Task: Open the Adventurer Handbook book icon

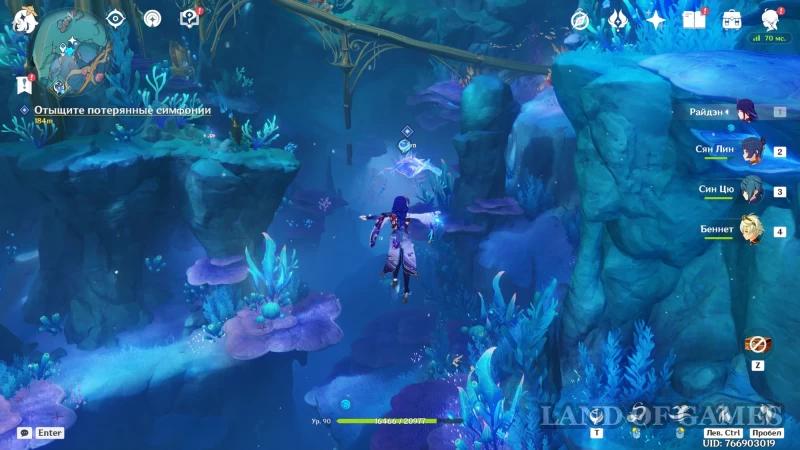Action: 693,19
